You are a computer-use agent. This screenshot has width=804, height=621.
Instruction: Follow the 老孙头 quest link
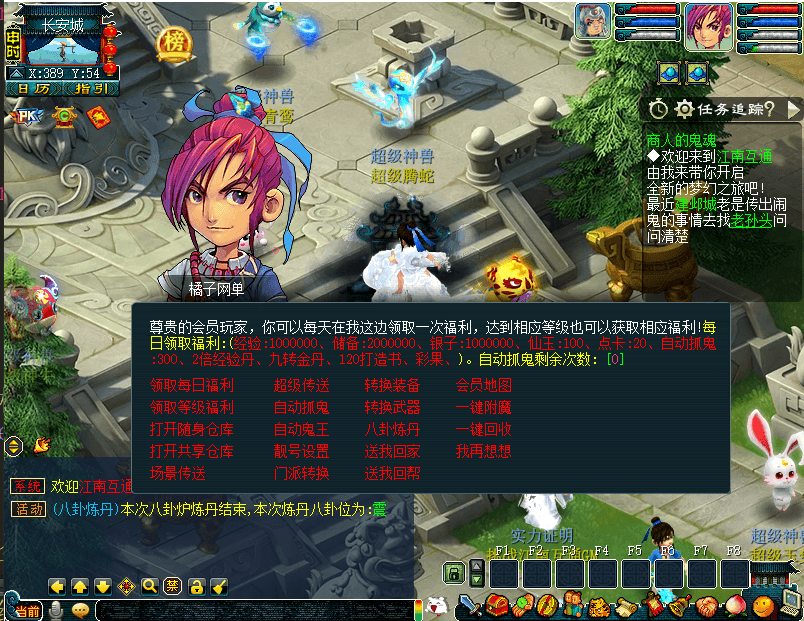tap(754, 219)
